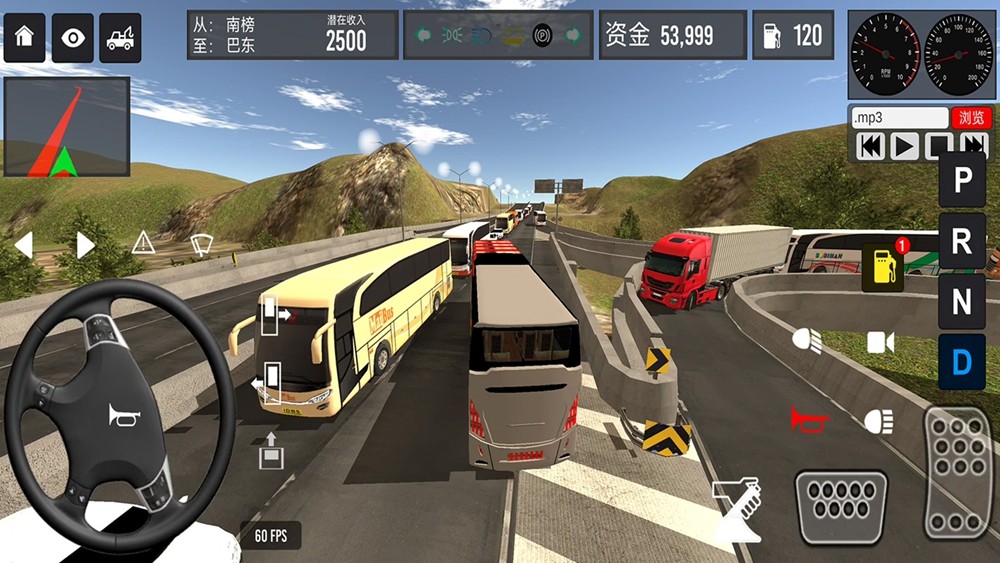Turn on the hazard warning lights
Image resolution: width=1000 pixels, height=563 pixels.
coord(144,242)
